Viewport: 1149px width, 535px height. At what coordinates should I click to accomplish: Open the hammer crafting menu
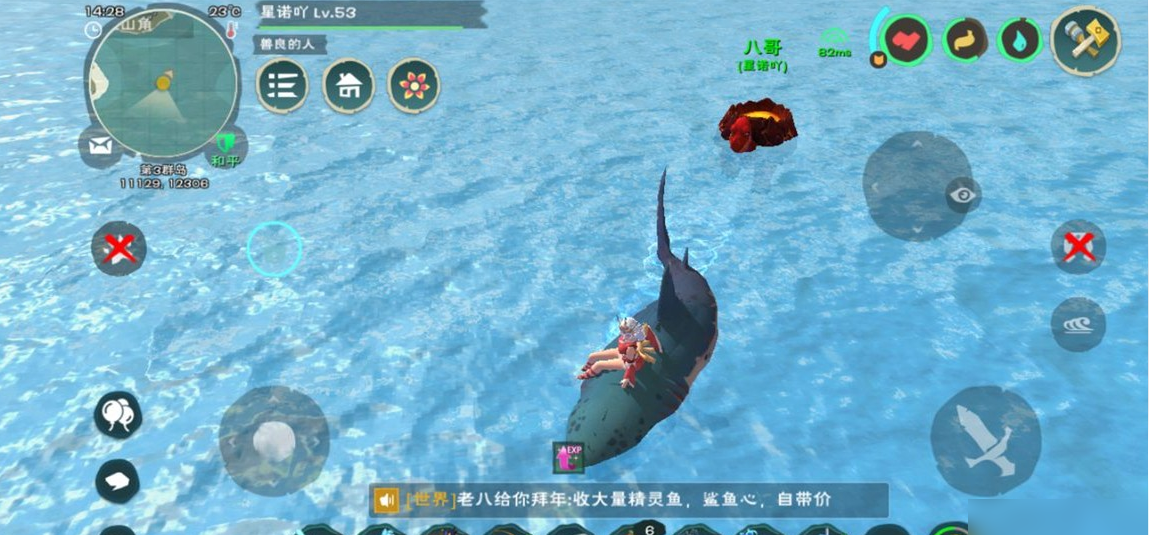point(1085,40)
